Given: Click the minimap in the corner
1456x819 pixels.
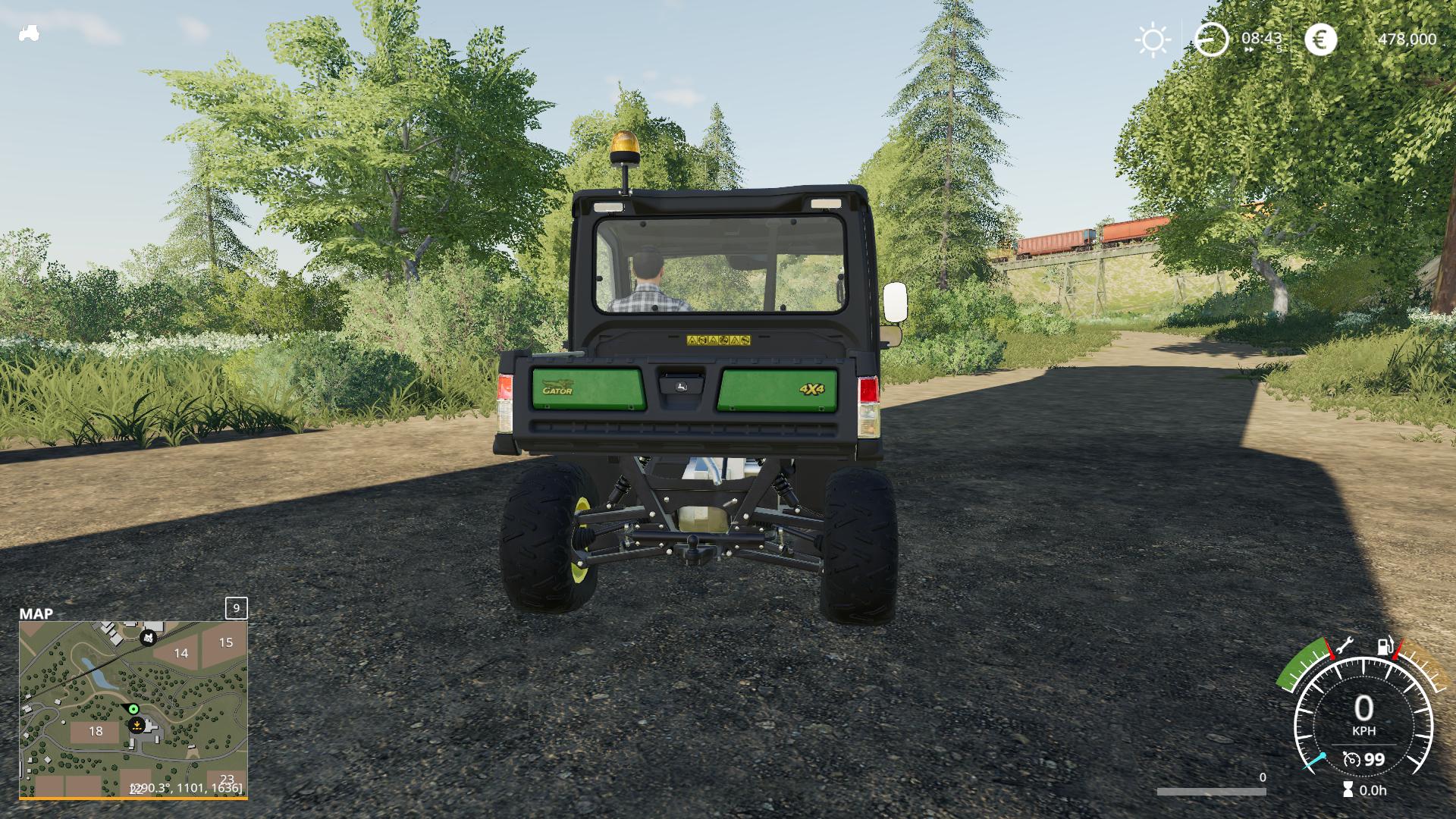Looking at the screenshot, I should 133,709.
